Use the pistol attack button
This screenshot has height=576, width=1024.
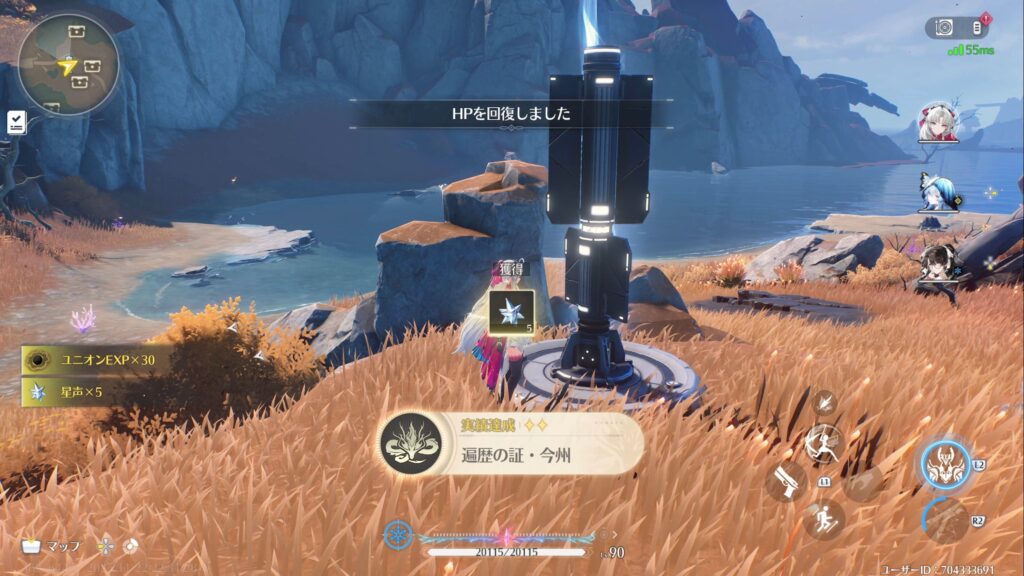point(786,481)
